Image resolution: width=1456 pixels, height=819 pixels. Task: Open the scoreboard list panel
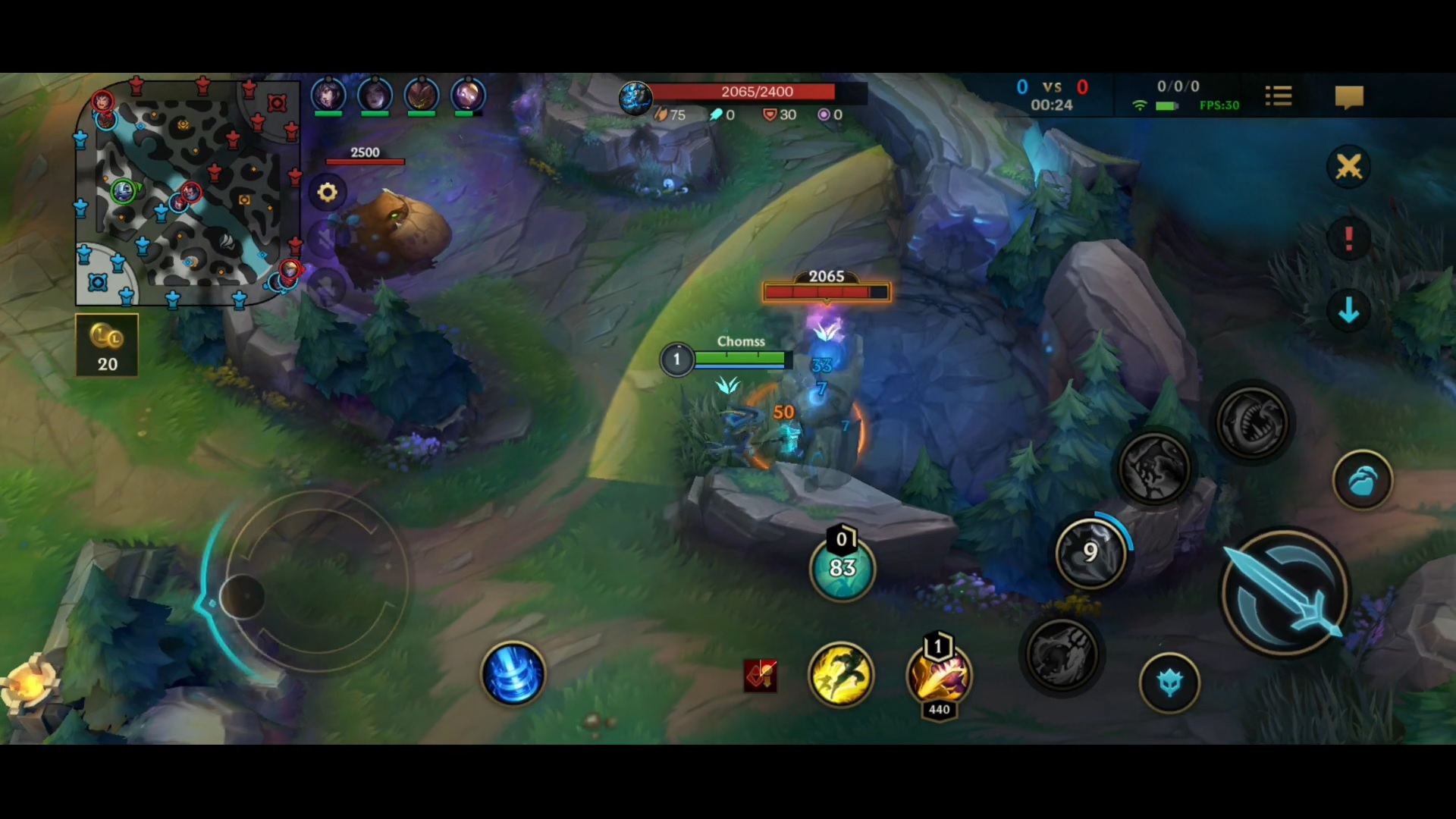[x=1279, y=94]
